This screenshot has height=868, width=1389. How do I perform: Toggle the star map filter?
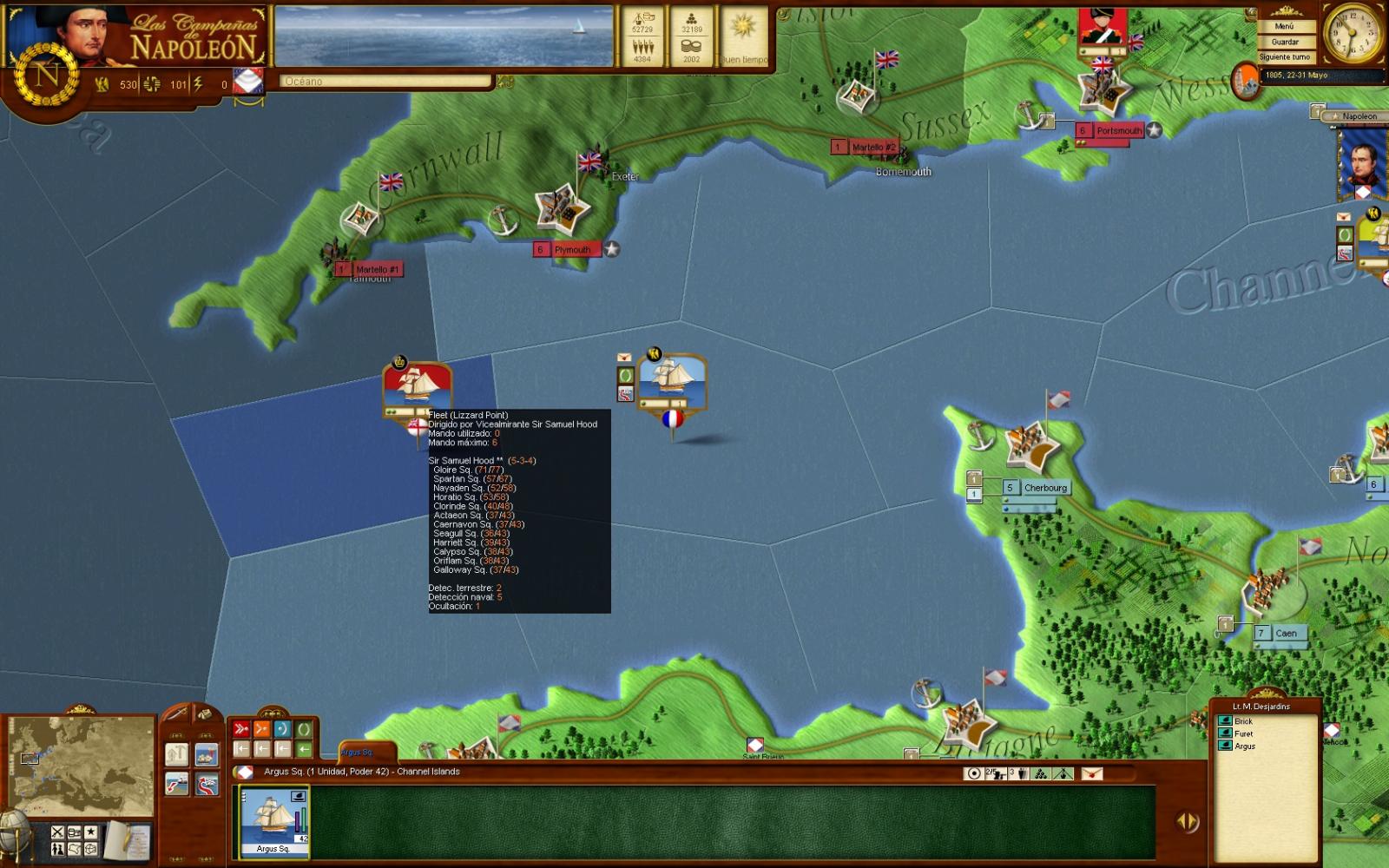click(x=90, y=832)
